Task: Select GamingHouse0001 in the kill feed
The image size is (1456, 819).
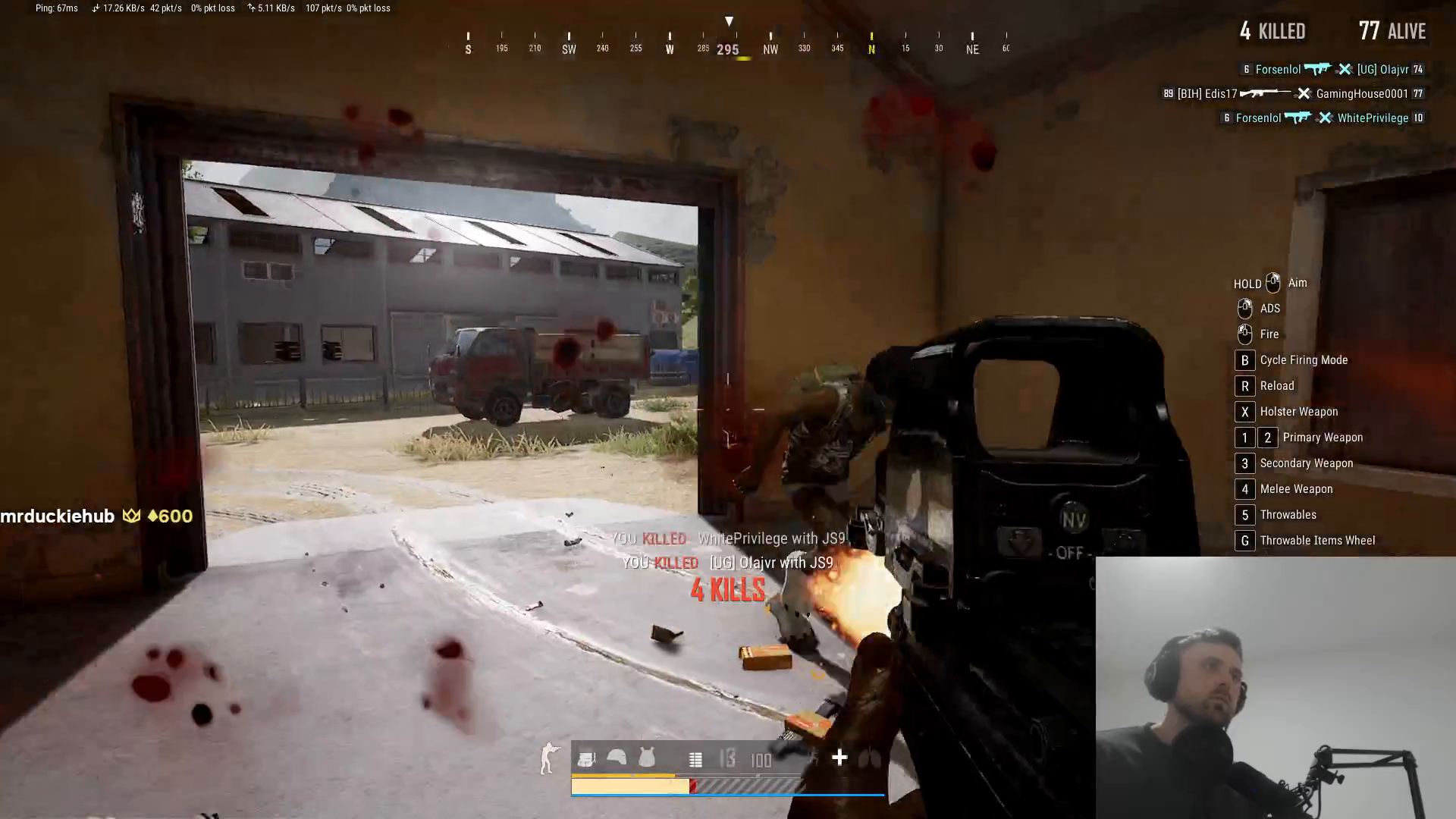Action: (1361, 94)
